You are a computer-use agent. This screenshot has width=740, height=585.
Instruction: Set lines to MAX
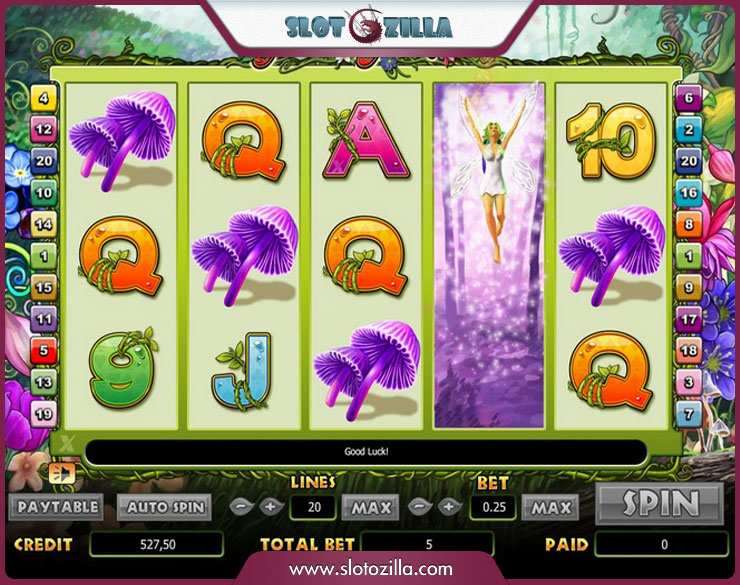(x=370, y=507)
